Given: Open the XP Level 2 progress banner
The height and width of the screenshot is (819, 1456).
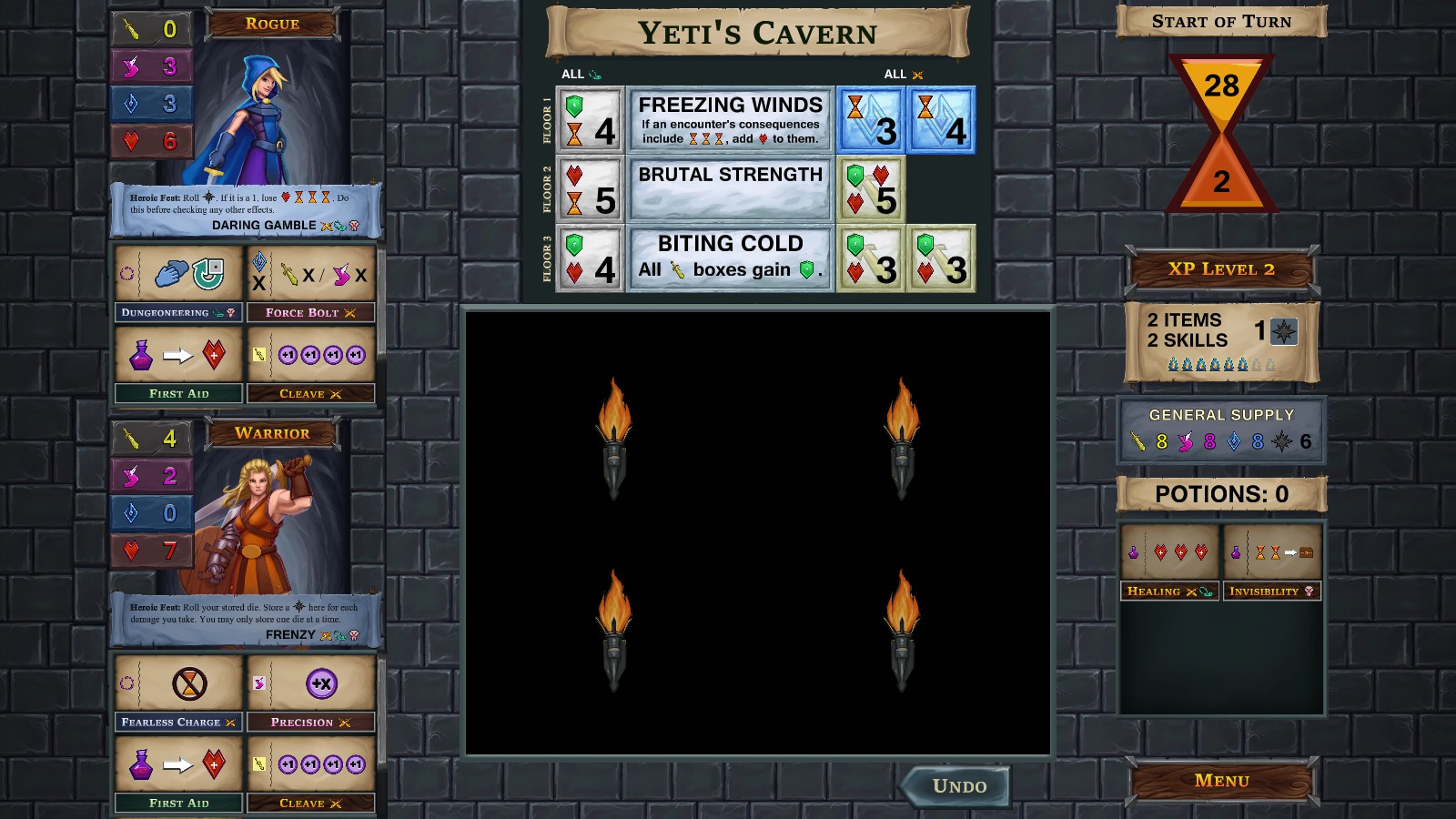Looking at the screenshot, I should pos(1221,269).
